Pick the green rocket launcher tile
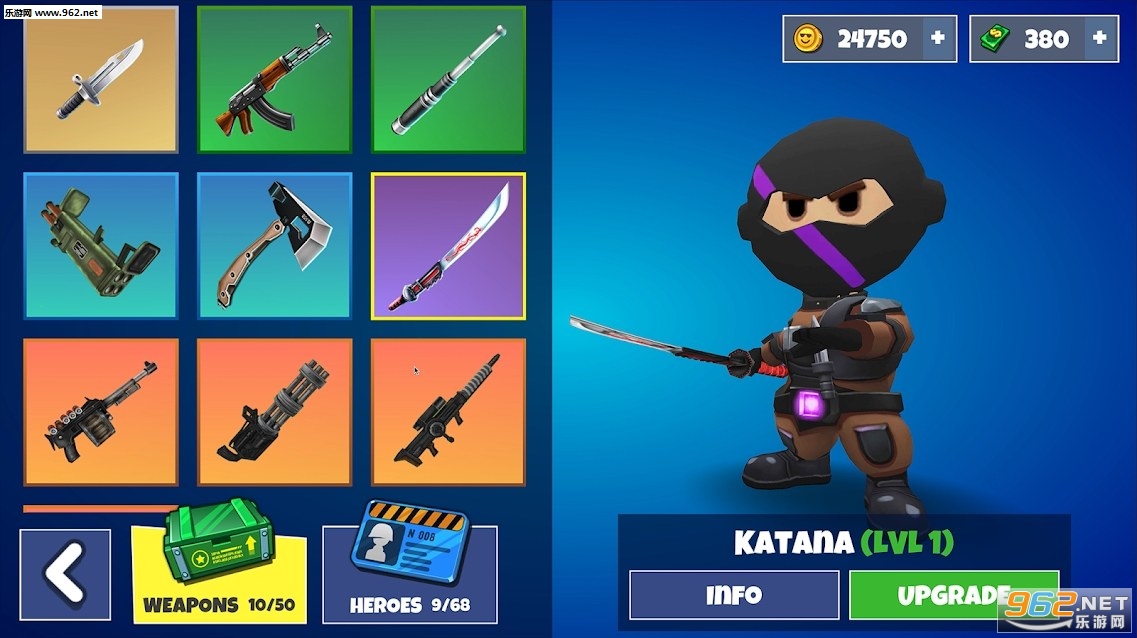Screen dimensions: 1137x638 100,246
